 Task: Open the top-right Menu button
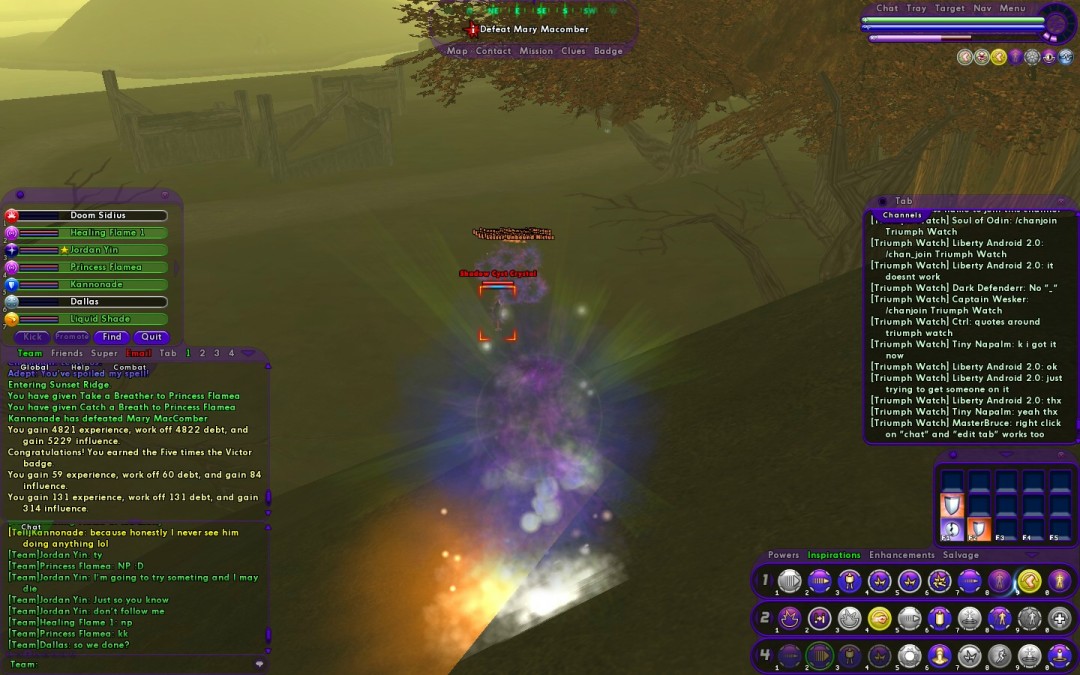pyautogui.click(x=1012, y=9)
